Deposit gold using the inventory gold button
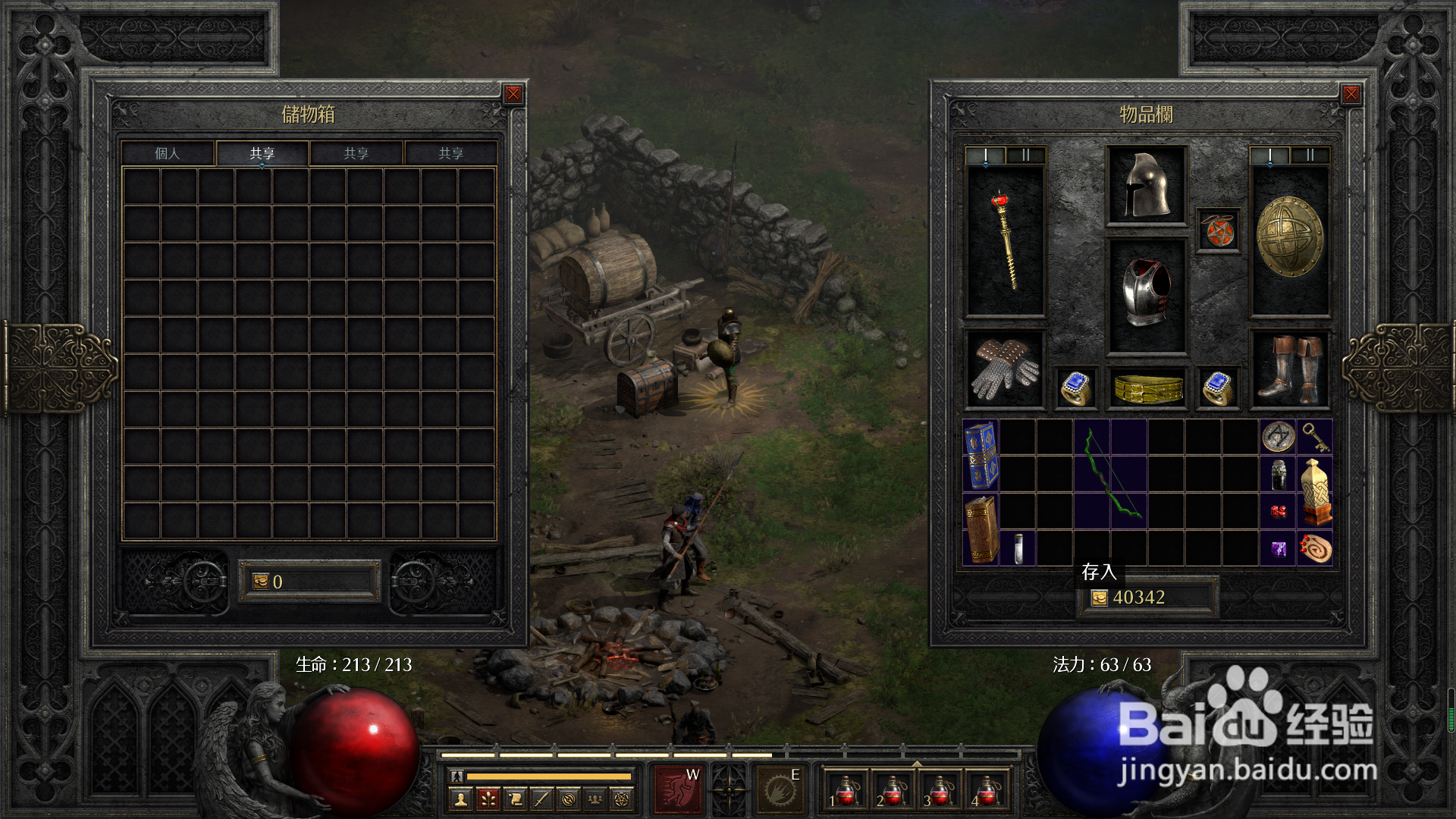Screen dimensions: 1456x819 [1099, 598]
